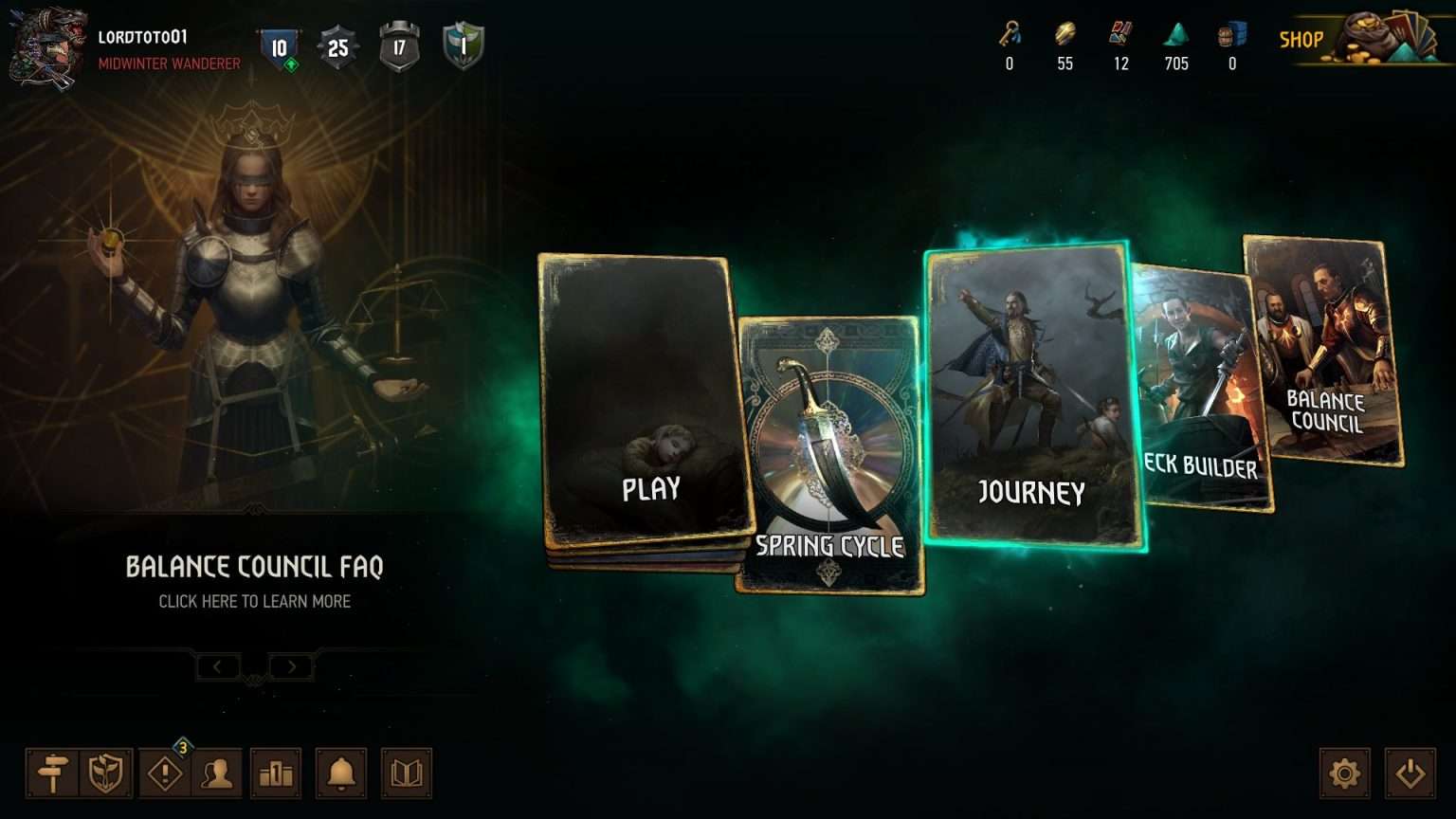This screenshot has height=819, width=1456.
Task: Check keg count with the barrel icon
Action: tap(1231, 38)
